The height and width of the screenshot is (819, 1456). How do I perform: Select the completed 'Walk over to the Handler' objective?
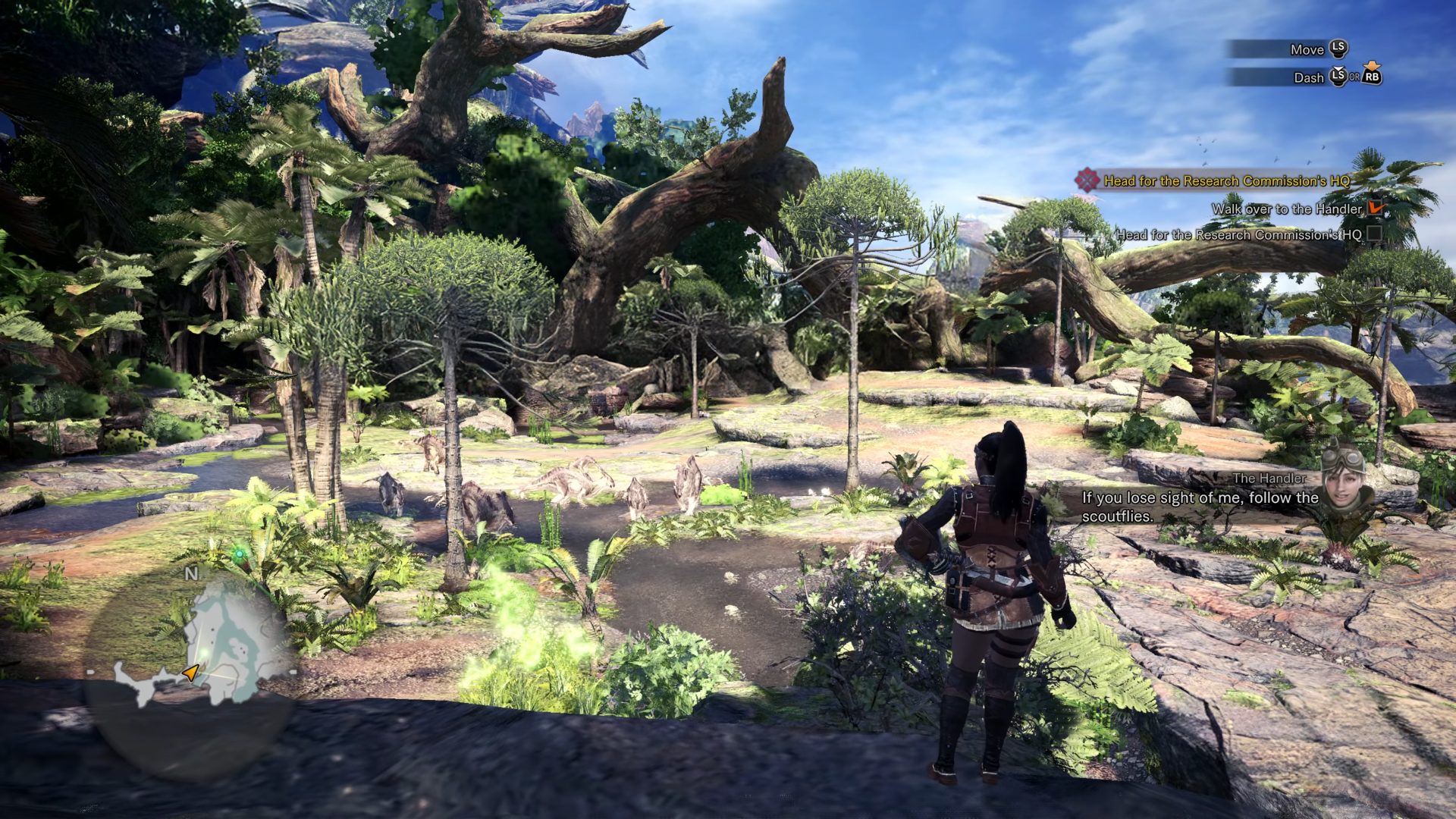pyautogui.click(x=1286, y=209)
